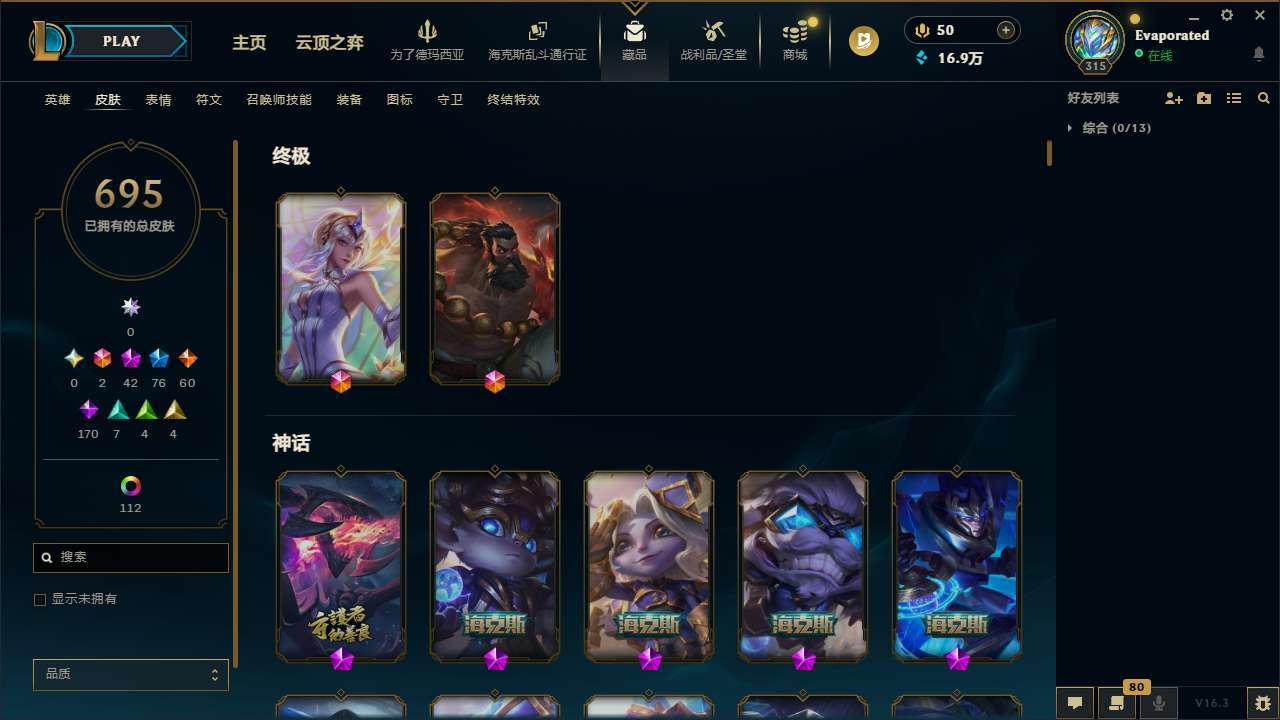Click the 为了德玛西亚 event icon

(x=428, y=40)
